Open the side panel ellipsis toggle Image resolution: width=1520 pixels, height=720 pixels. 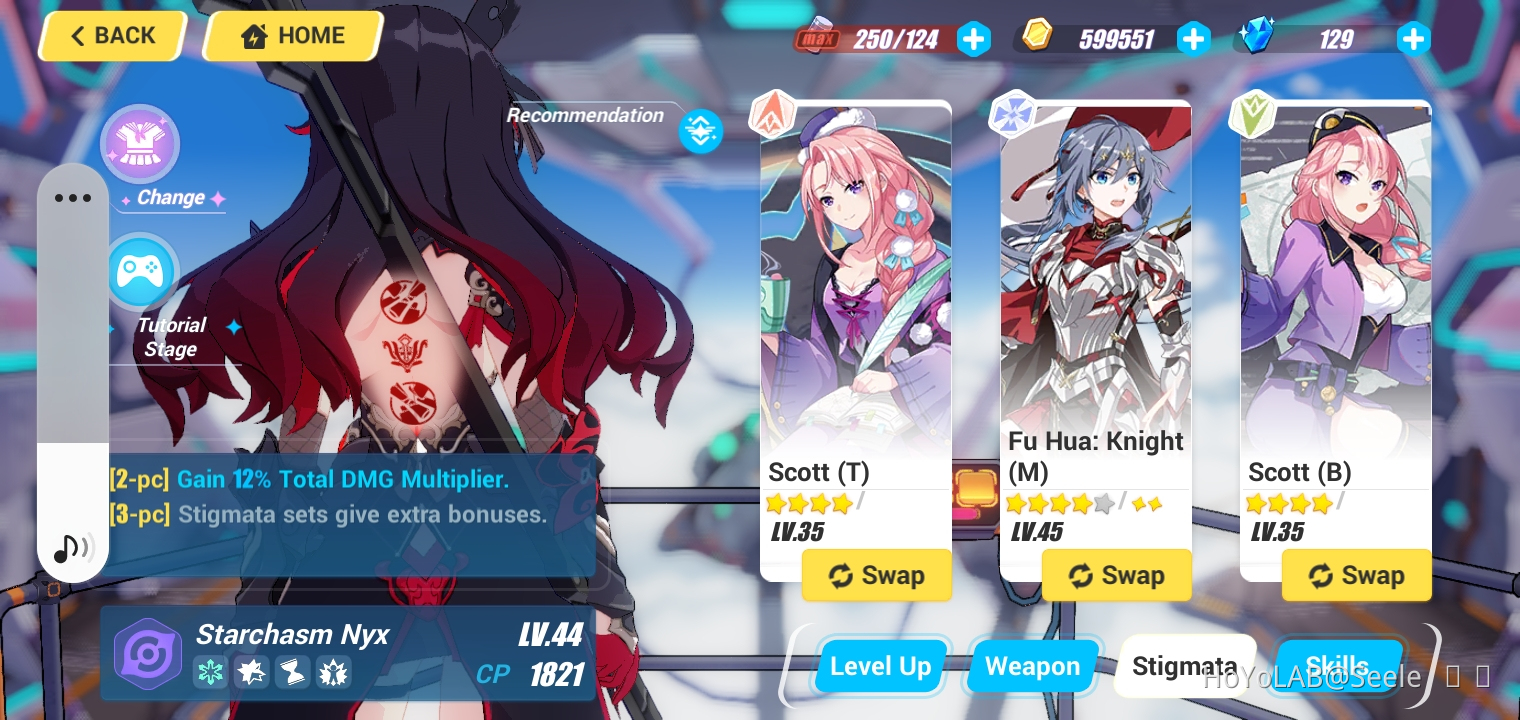pyautogui.click(x=73, y=198)
